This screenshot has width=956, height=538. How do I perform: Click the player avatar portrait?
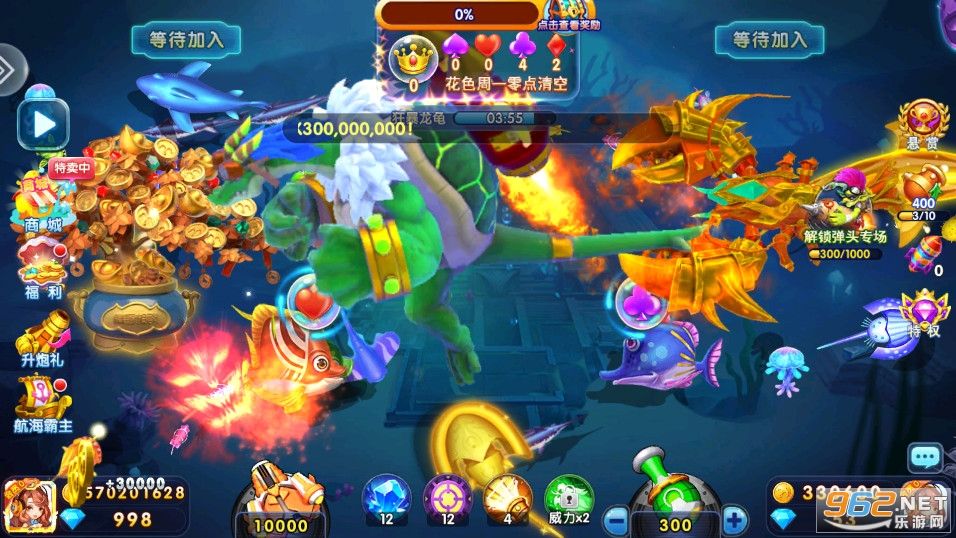[x=29, y=506]
